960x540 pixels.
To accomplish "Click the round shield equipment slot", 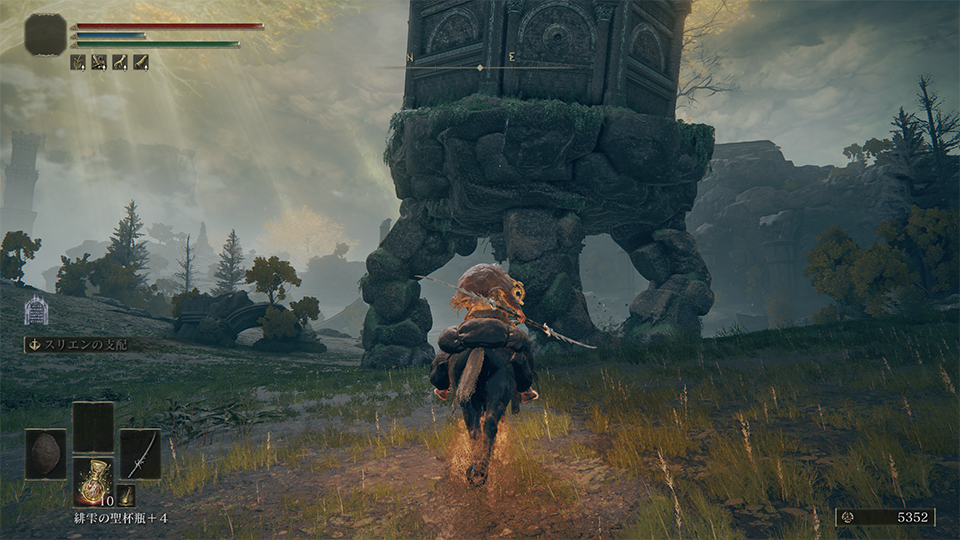I will click(x=46, y=454).
